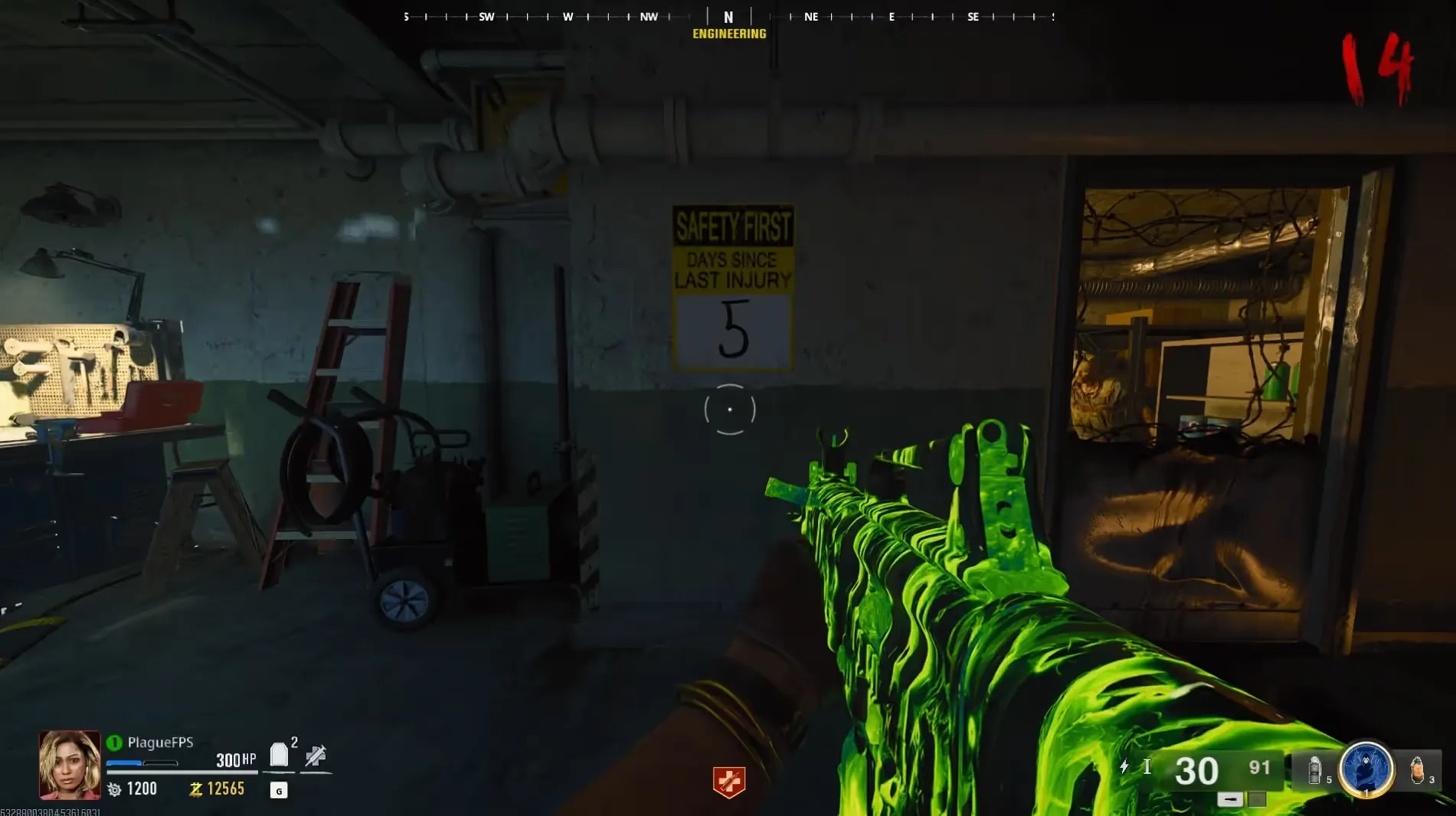The height and width of the screenshot is (816, 1456).
Task: Choose the orange lethal equipment slot
Action: (1416, 769)
